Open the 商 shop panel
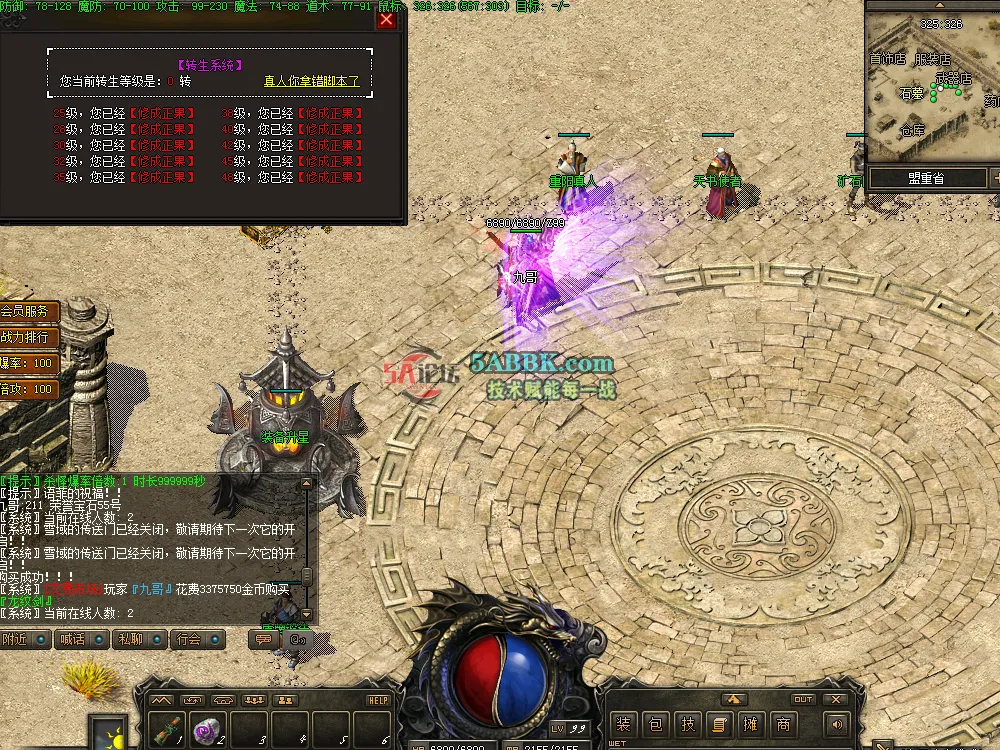The image size is (1000, 750). tap(783, 725)
